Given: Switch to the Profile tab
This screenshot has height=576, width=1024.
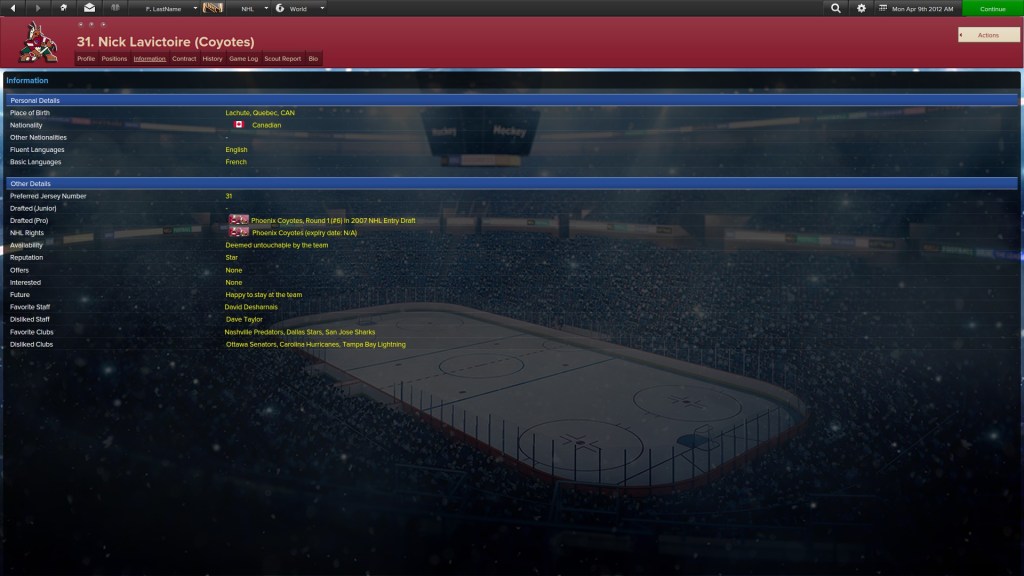Looking at the screenshot, I should coord(86,59).
